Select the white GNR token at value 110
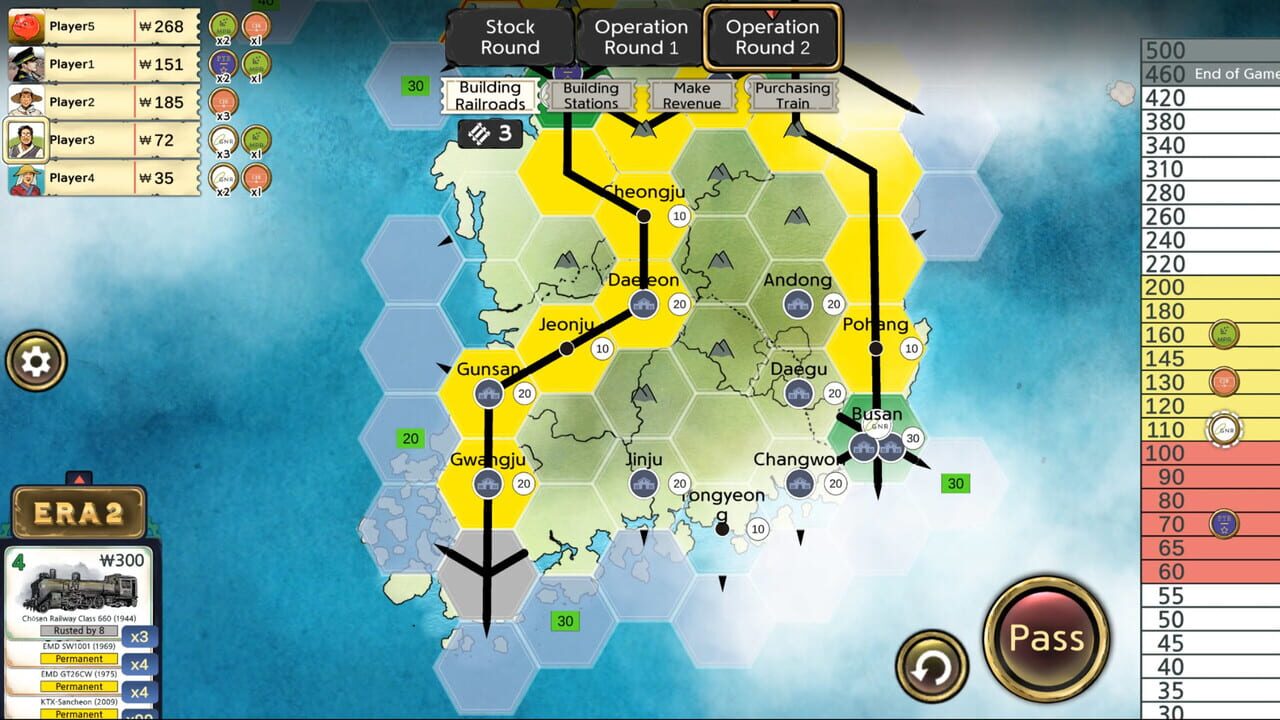Viewport: 1280px width, 720px height. point(1224,428)
